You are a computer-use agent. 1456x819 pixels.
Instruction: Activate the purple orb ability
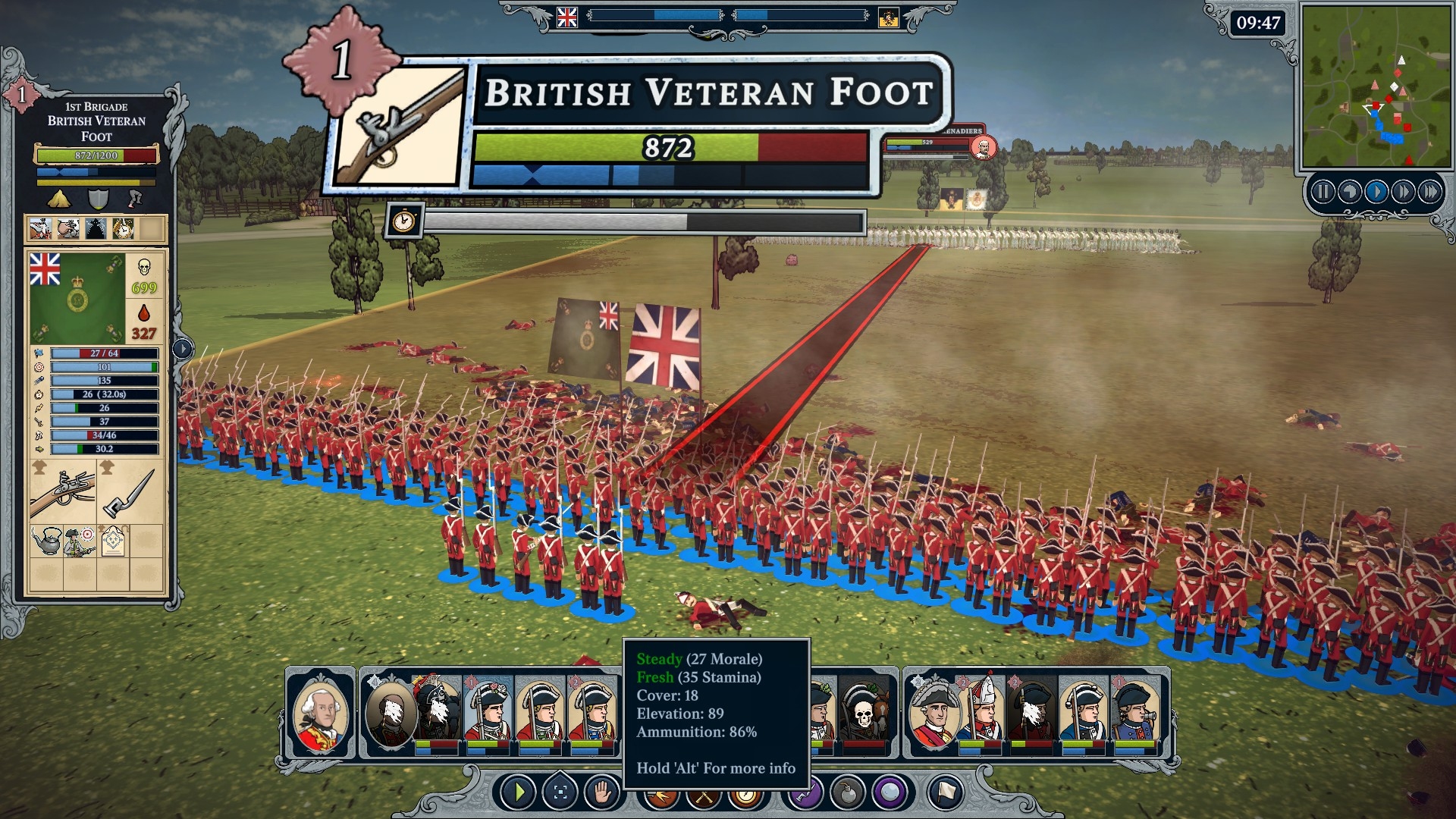tap(890, 793)
